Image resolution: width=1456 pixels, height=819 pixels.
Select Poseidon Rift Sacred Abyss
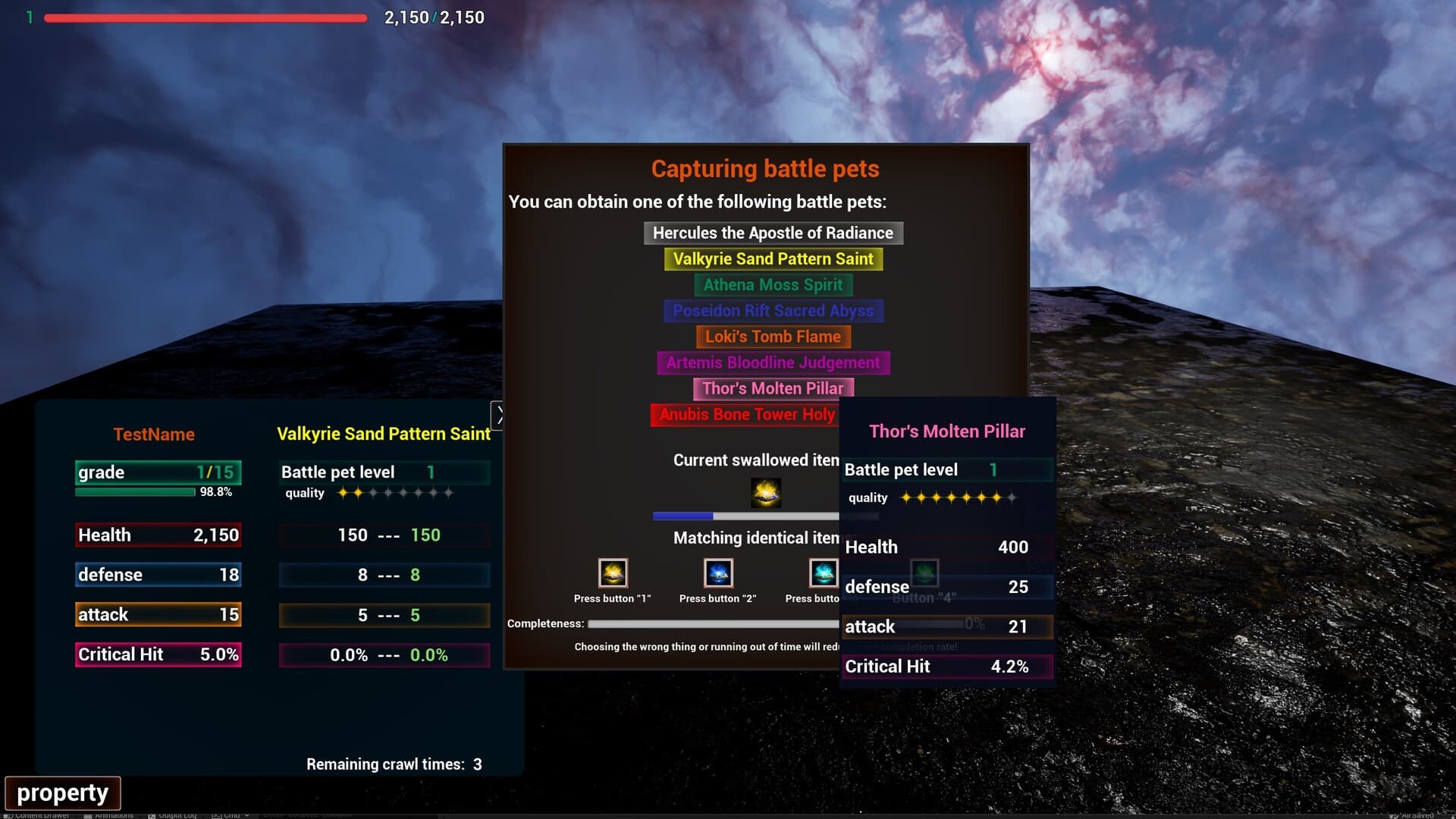pyautogui.click(x=773, y=310)
